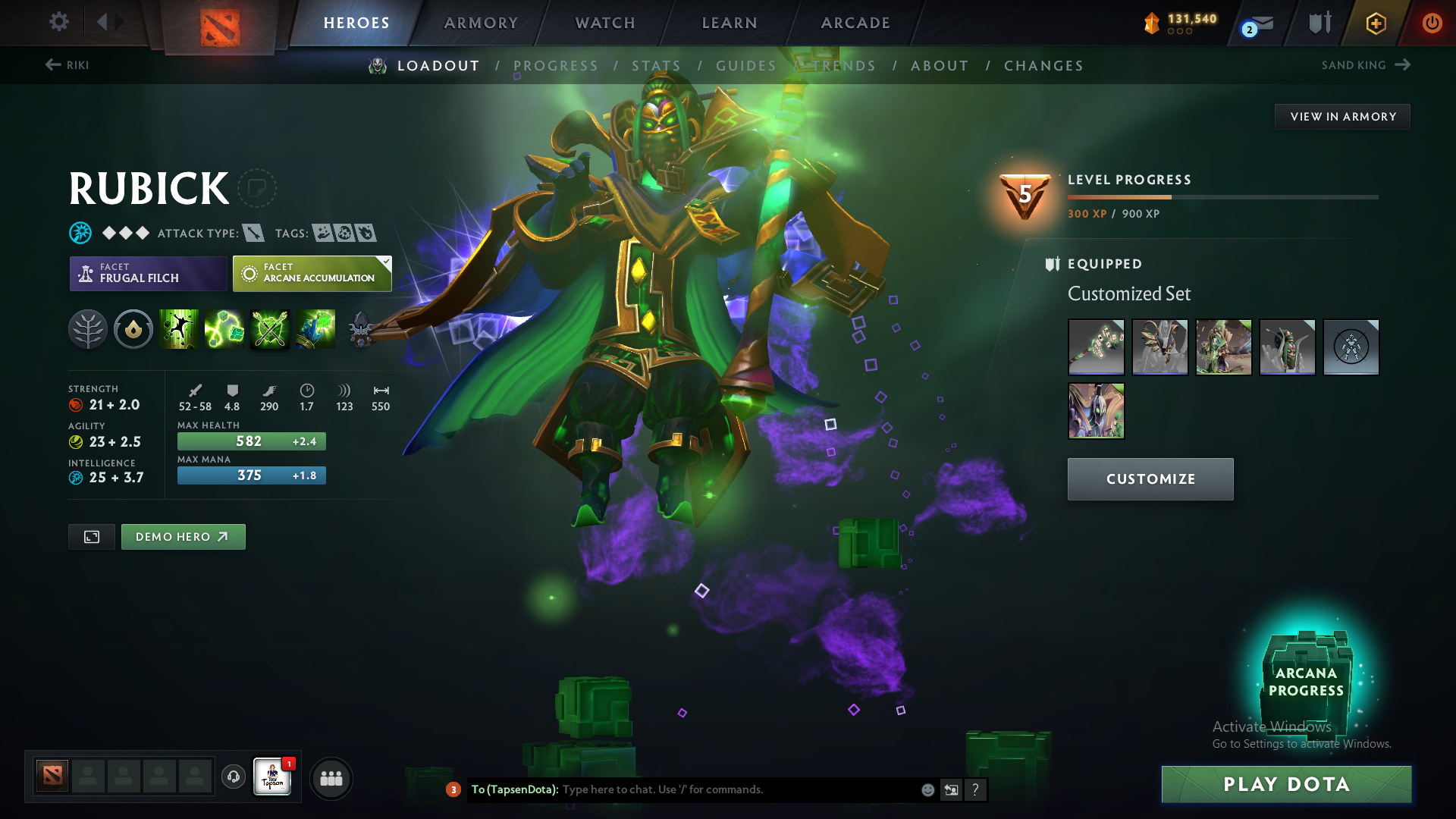Toggle the hero portrait frame icon below stats
The height and width of the screenshot is (819, 1456).
point(91,536)
